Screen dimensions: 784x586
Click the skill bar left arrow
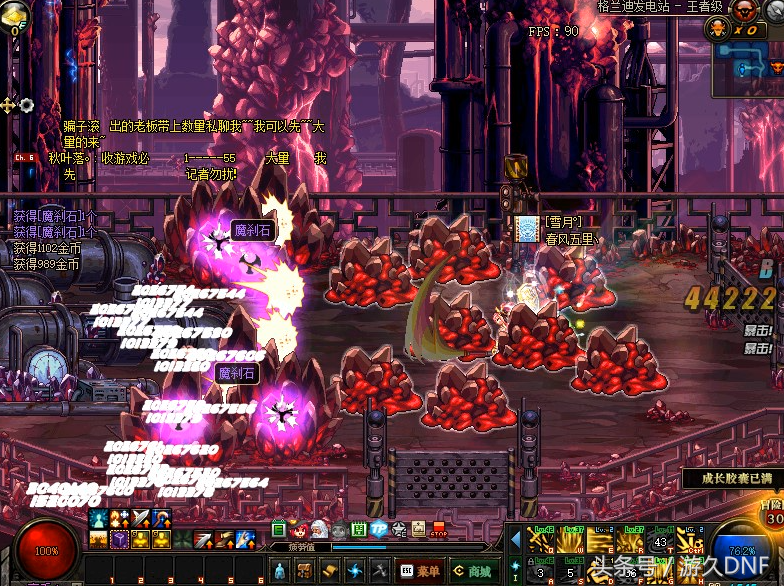[515, 541]
